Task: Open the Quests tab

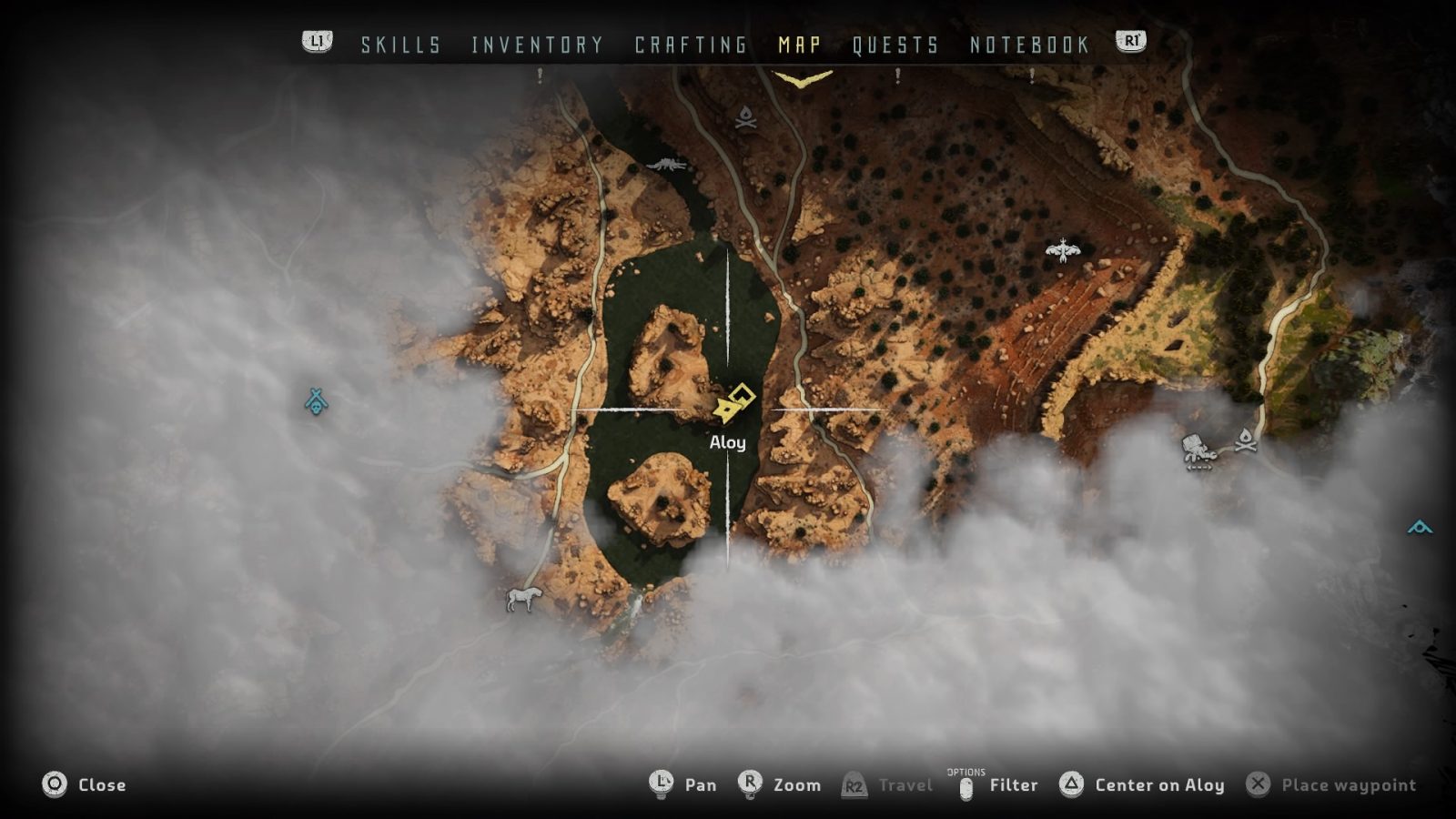Action: pos(895,45)
